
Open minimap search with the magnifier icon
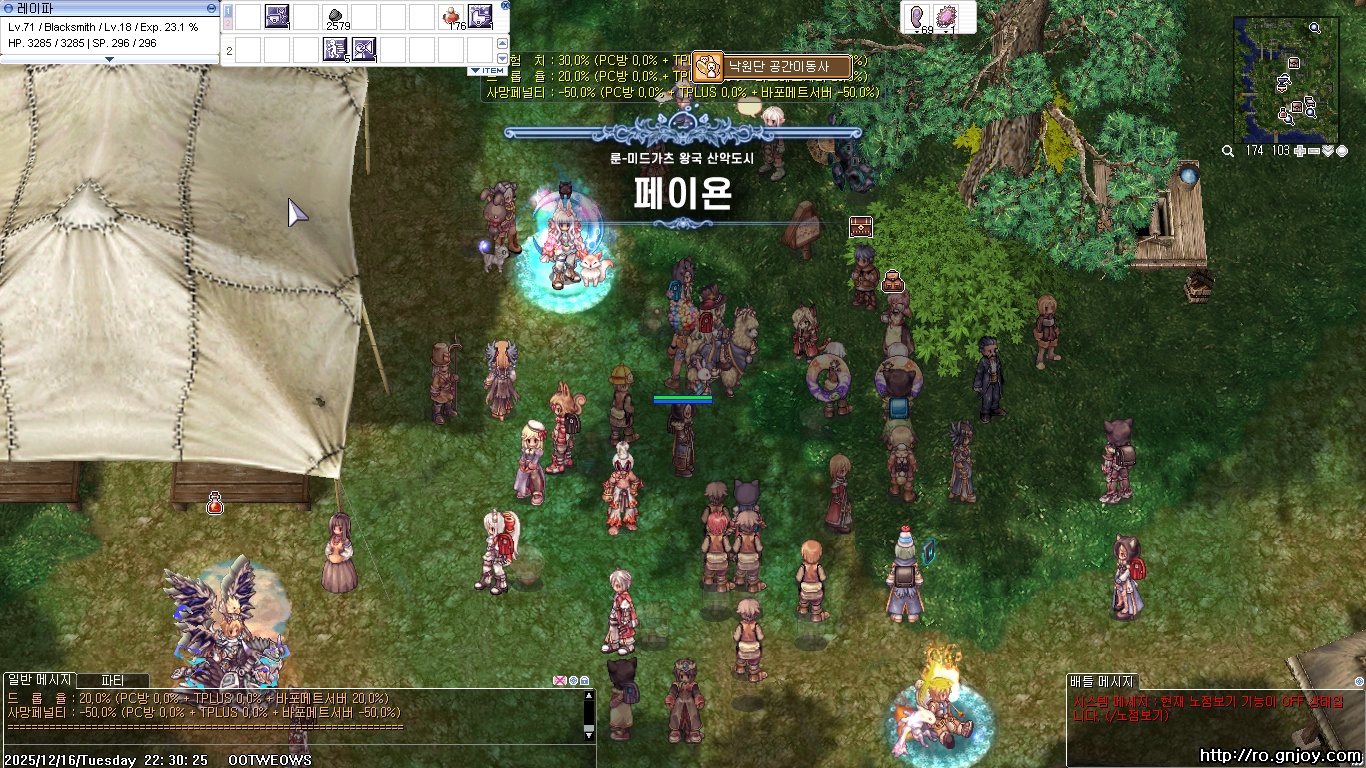pyautogui.click(x=1227, y=149)
